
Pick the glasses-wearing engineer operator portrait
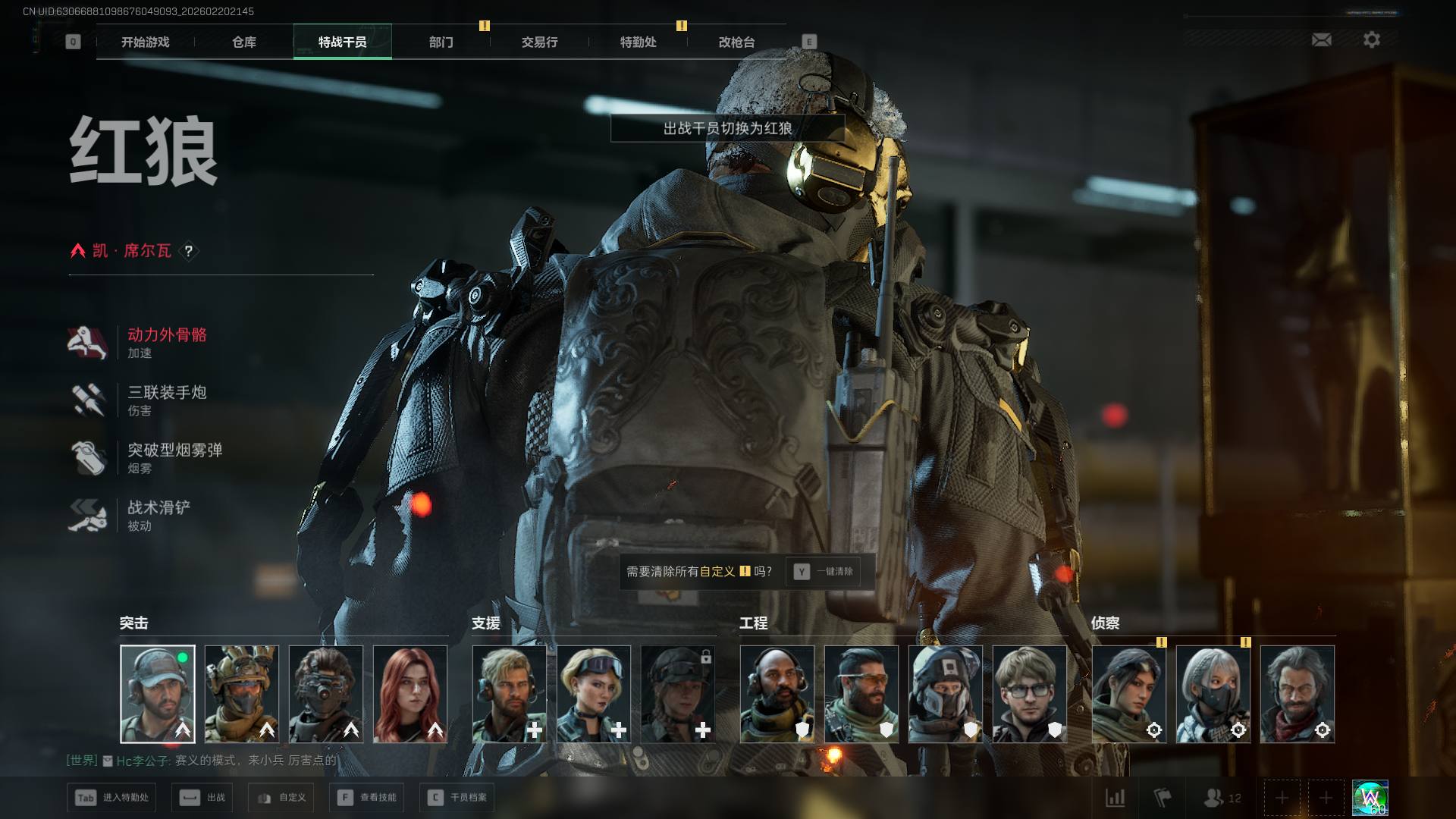(1030, 694)
